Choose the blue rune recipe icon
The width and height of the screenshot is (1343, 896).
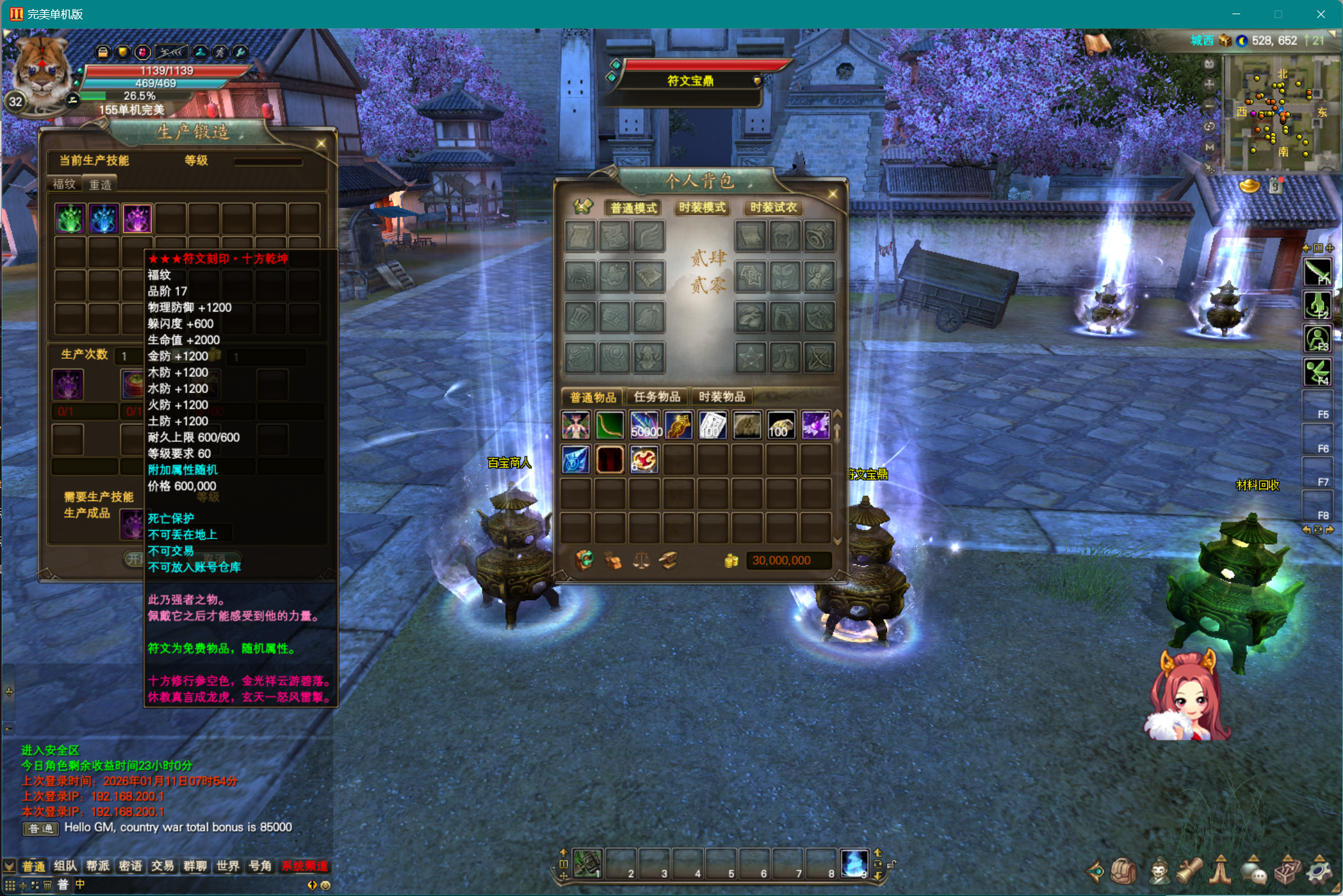103,219
